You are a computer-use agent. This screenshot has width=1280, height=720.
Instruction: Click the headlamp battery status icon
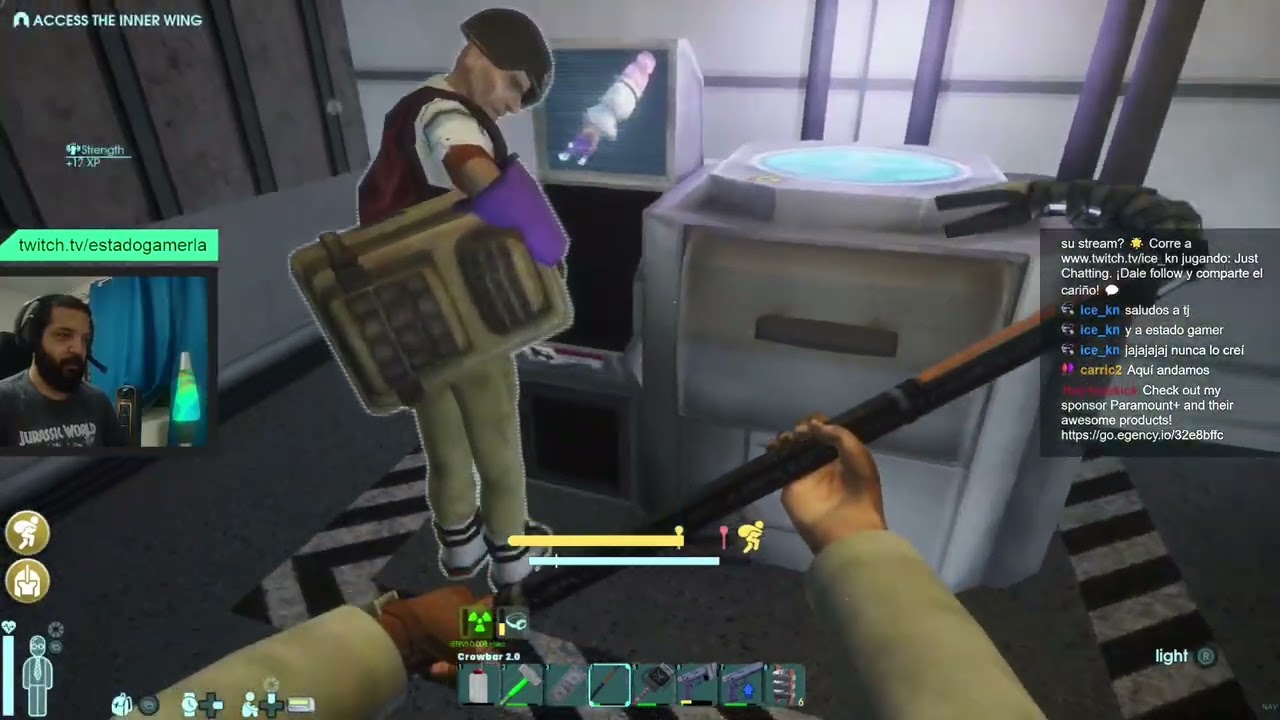(514, 622)
